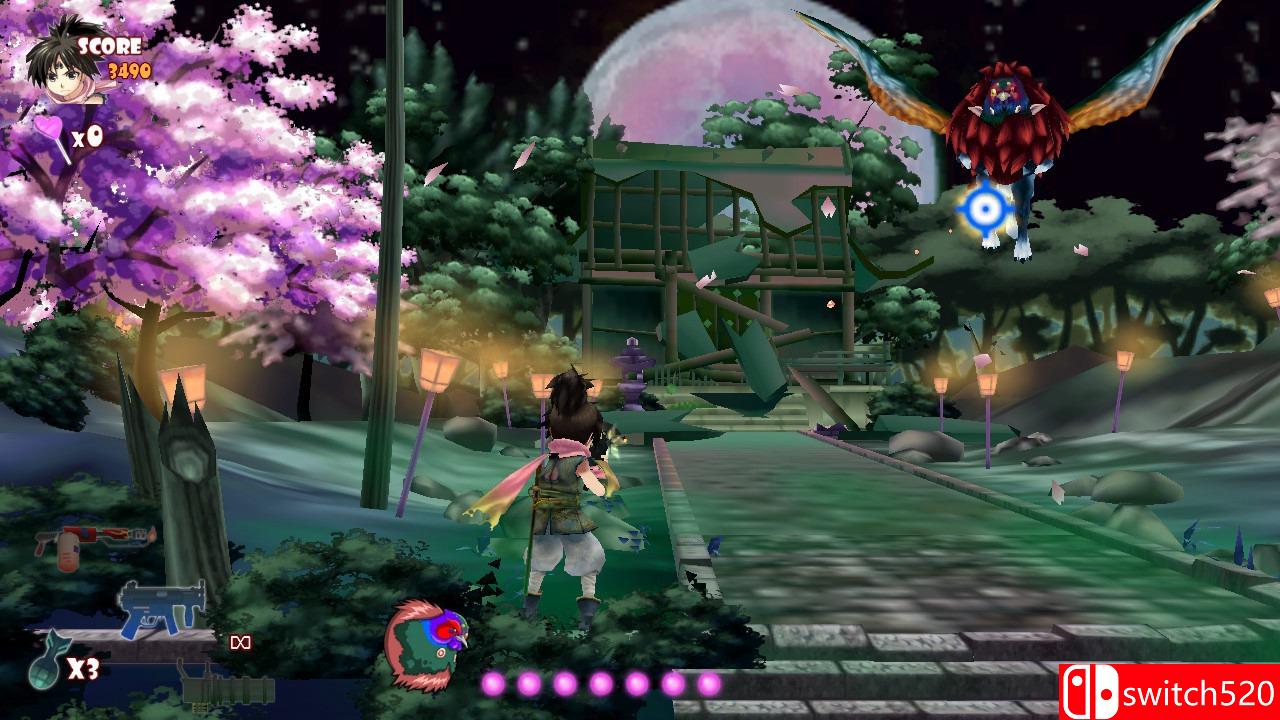Toggle the first pink combo dot
Screen dimensions: 1280x720
[x=491, y=685]
